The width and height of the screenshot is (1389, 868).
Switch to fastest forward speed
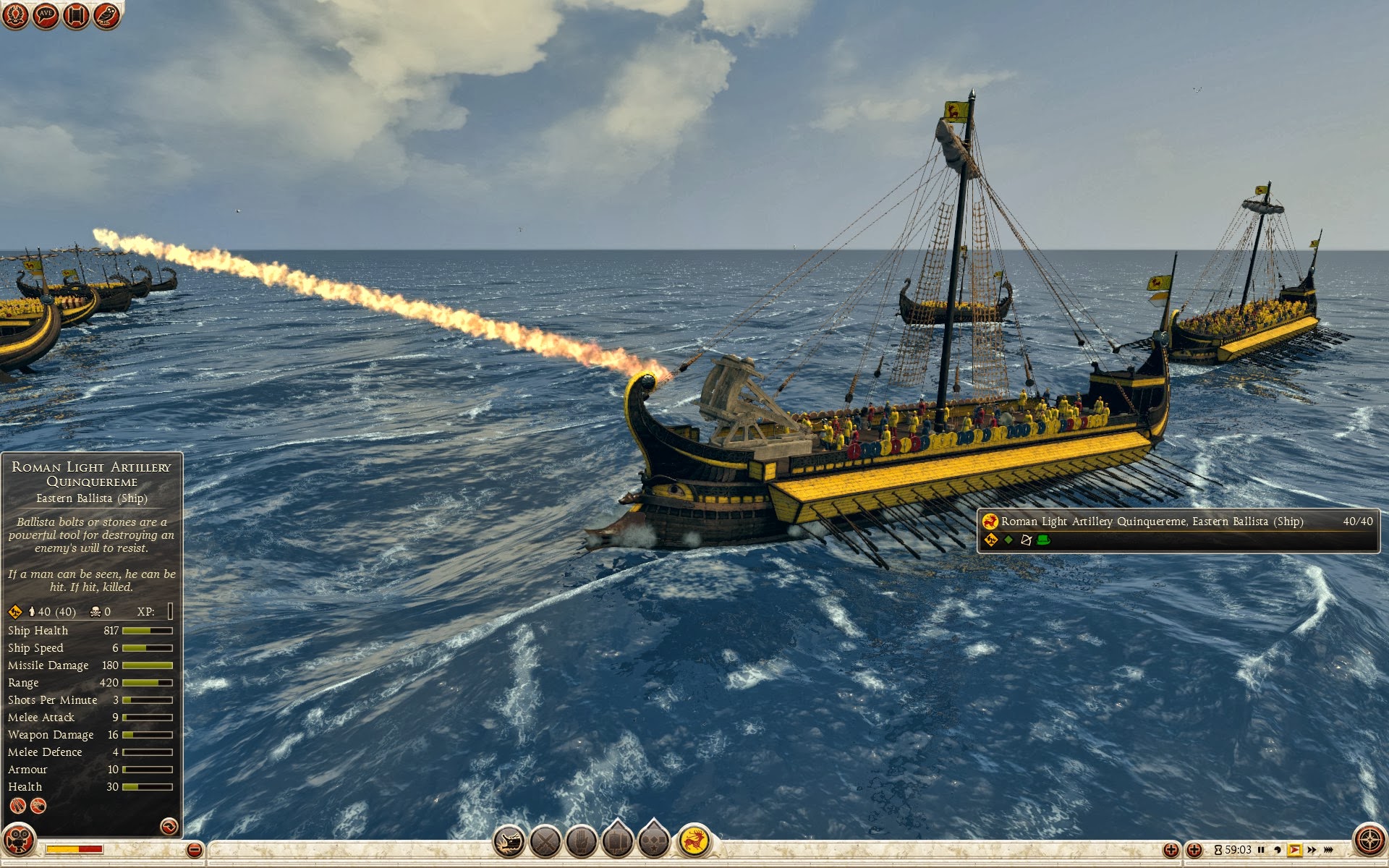[x=1329, y=850]
